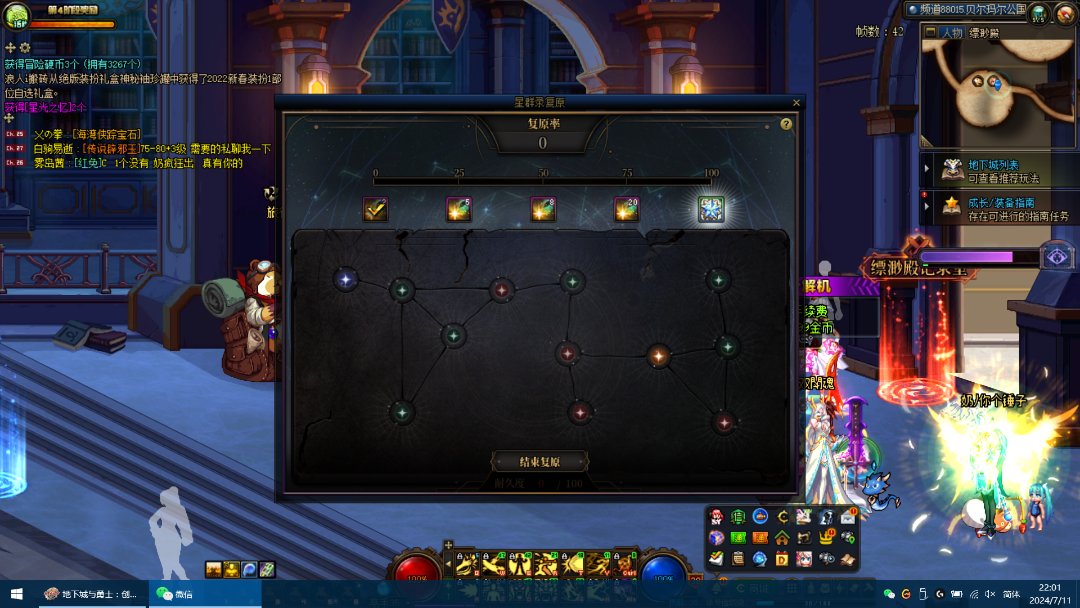This screenshot has height=608, width=1080.
Task: Open the open book icon
Action: [x=848, y=559]
